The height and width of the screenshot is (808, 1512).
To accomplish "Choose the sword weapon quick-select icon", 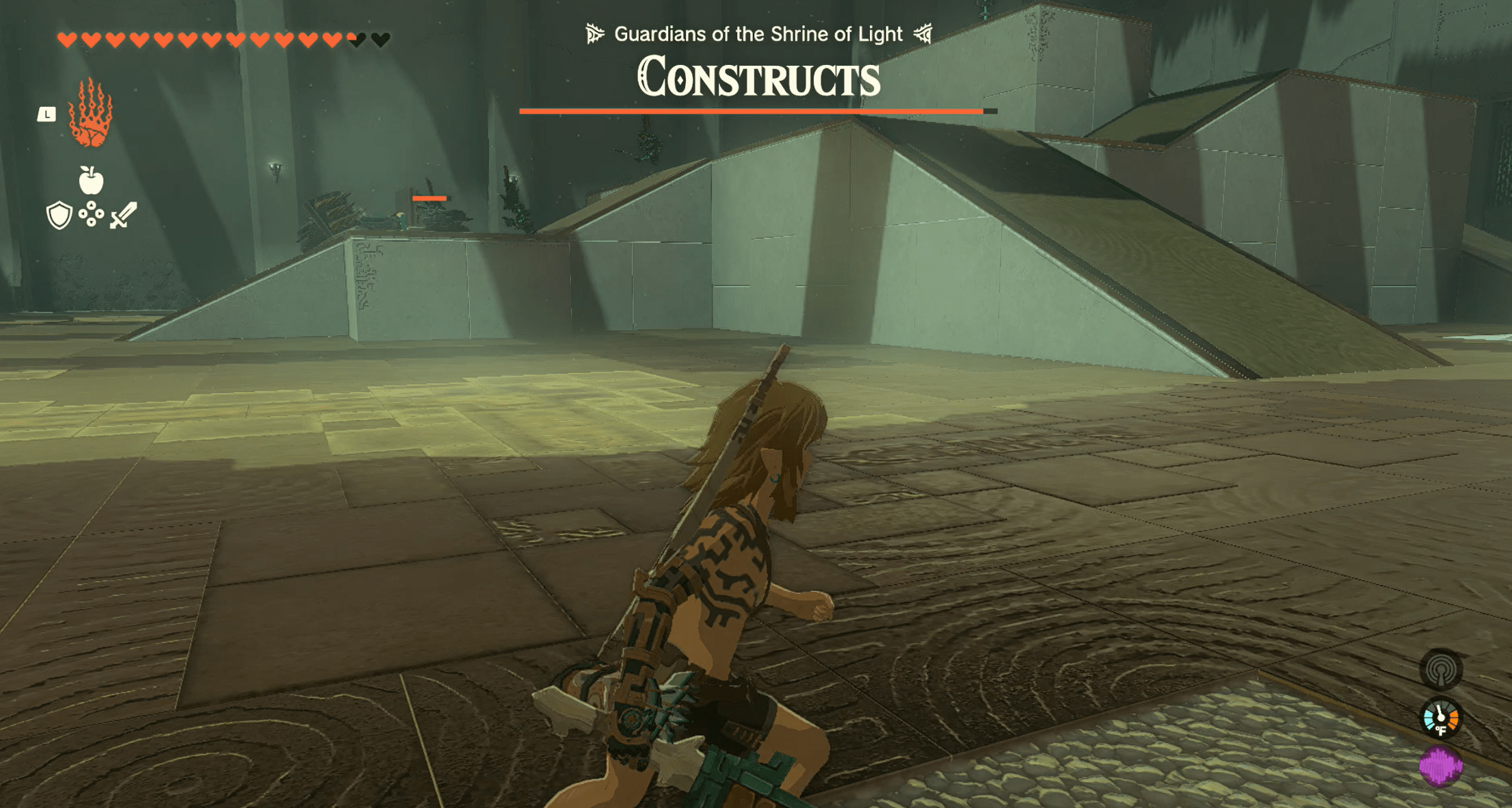I will click(x=124, y=215).
